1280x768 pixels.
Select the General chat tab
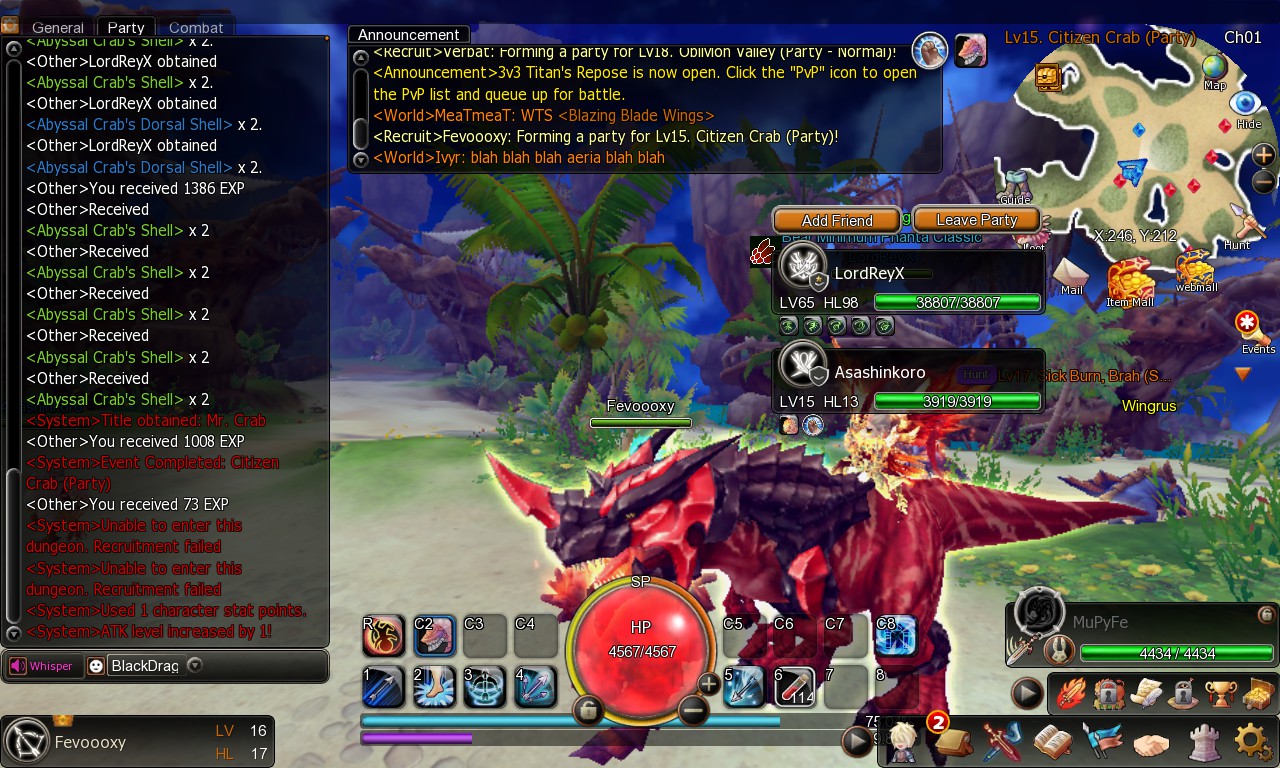pyautogui.click(x=57, y=27)
